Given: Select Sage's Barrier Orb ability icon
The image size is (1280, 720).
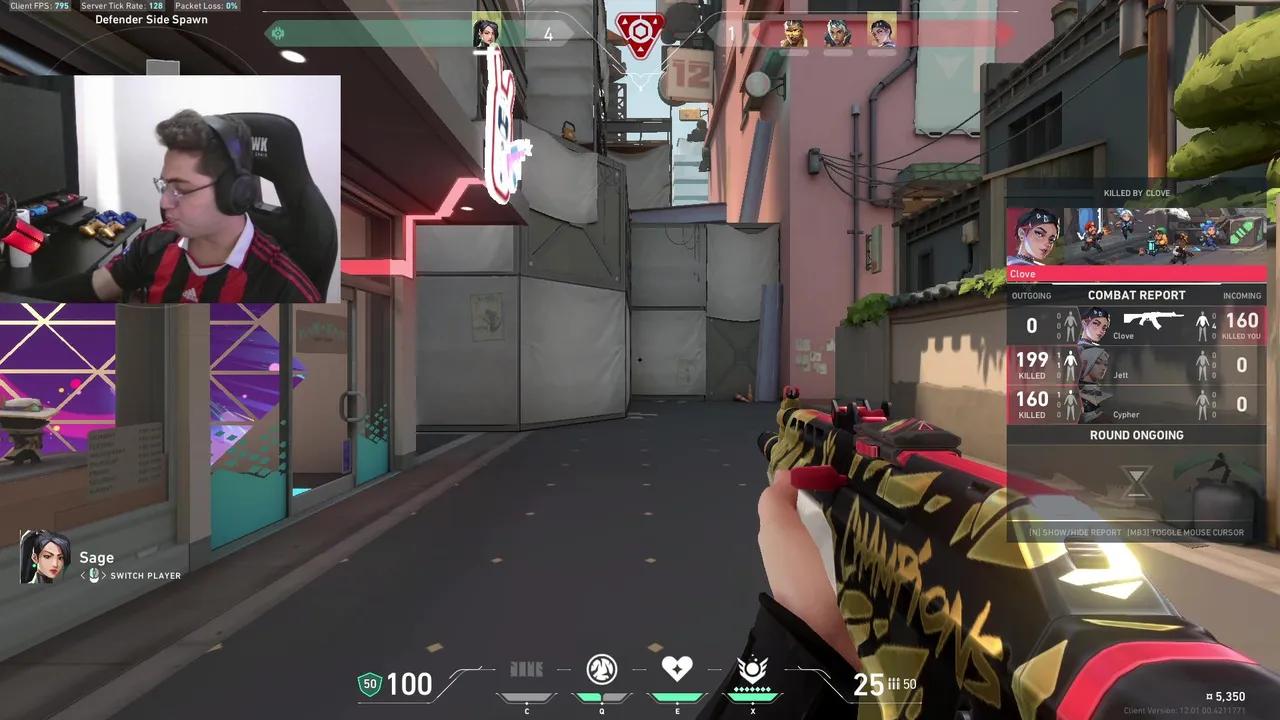Looking at the screenshot, I should click(526, 670).
